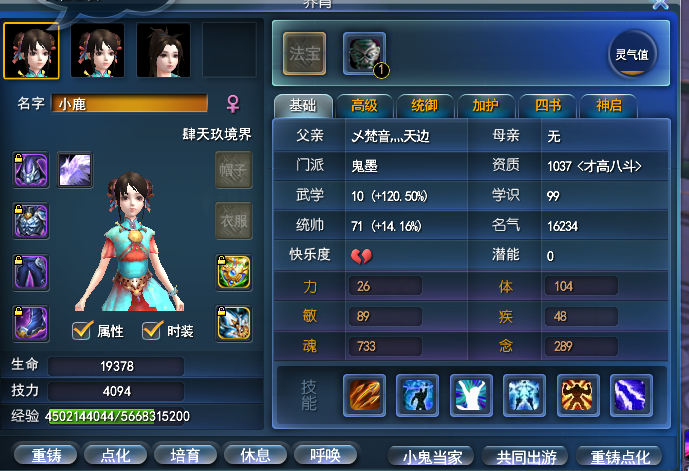689x471 pixels.
Task: Open the 点化 function
Action: tap(116, 455)
